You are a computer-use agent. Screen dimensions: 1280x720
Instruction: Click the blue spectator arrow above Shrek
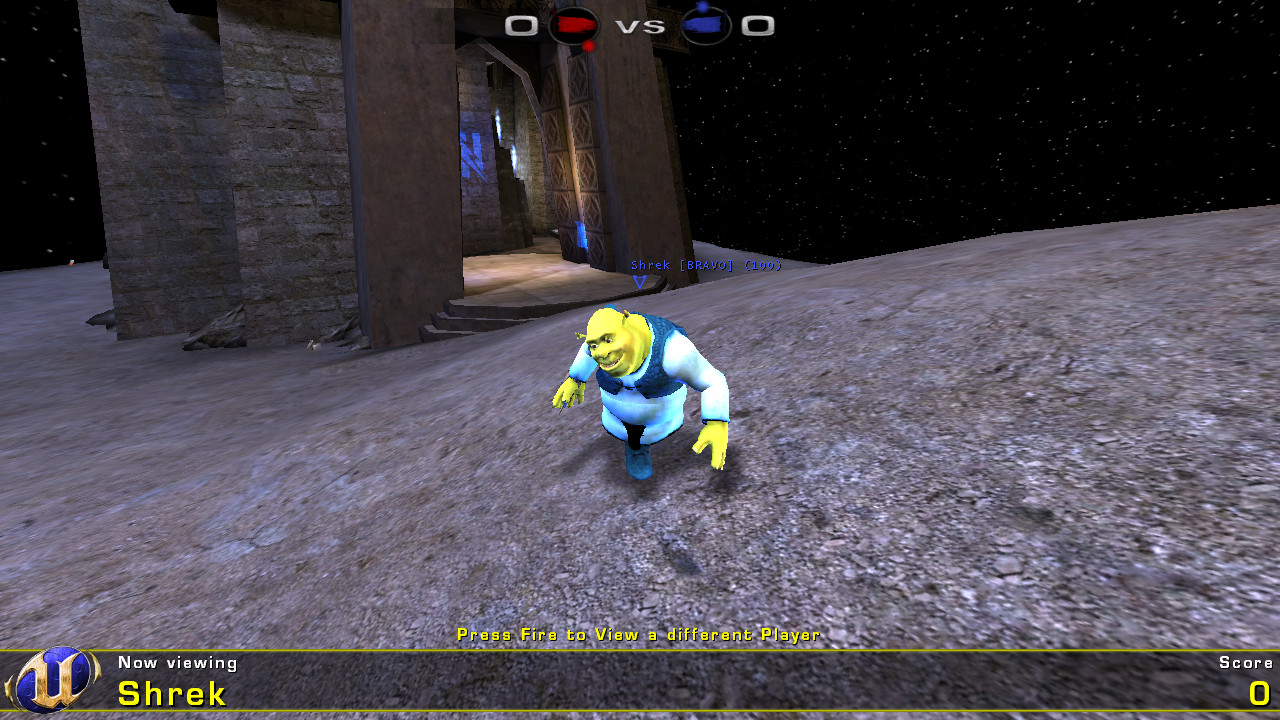pos(639,282)
